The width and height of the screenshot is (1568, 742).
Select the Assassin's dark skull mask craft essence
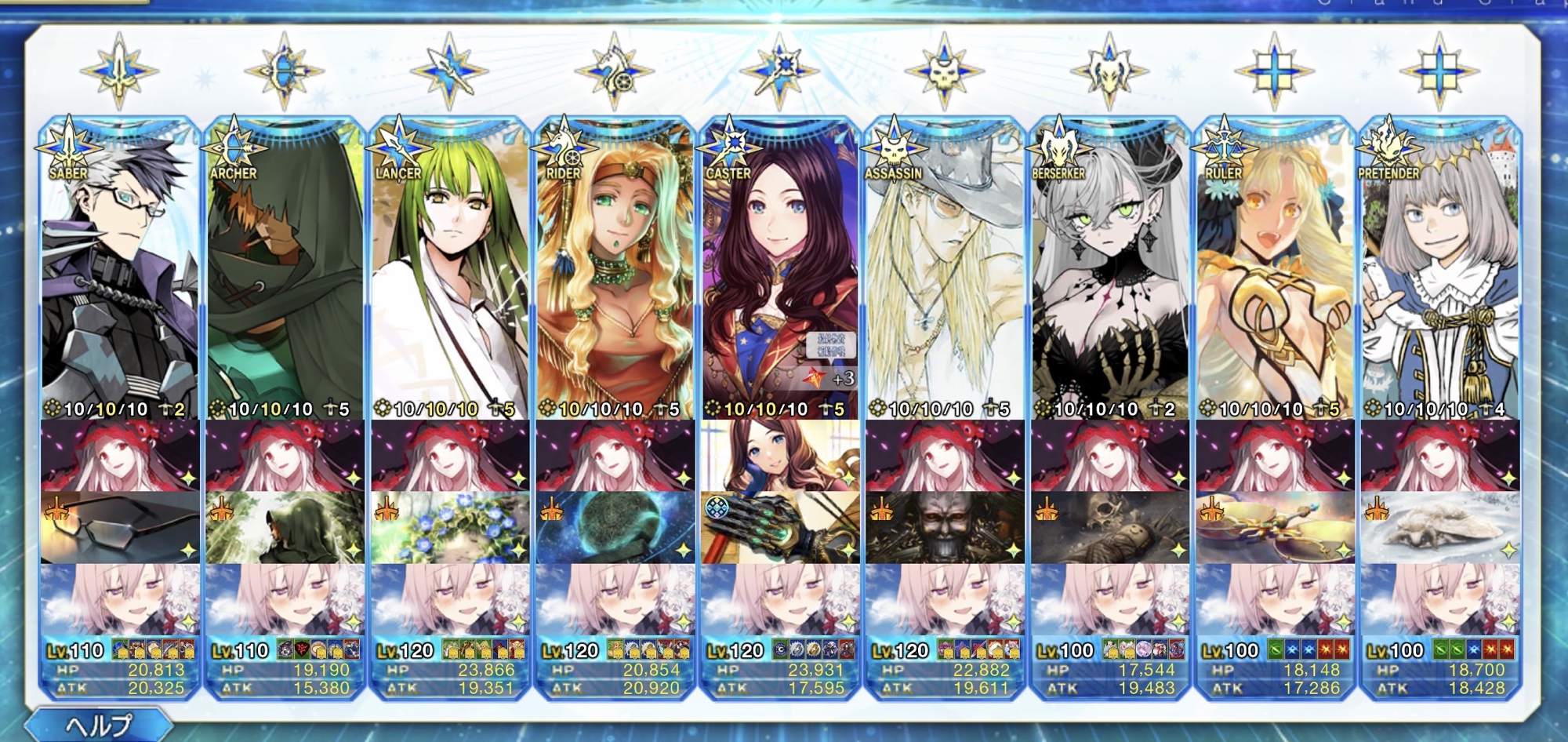(x=945, y=527)
